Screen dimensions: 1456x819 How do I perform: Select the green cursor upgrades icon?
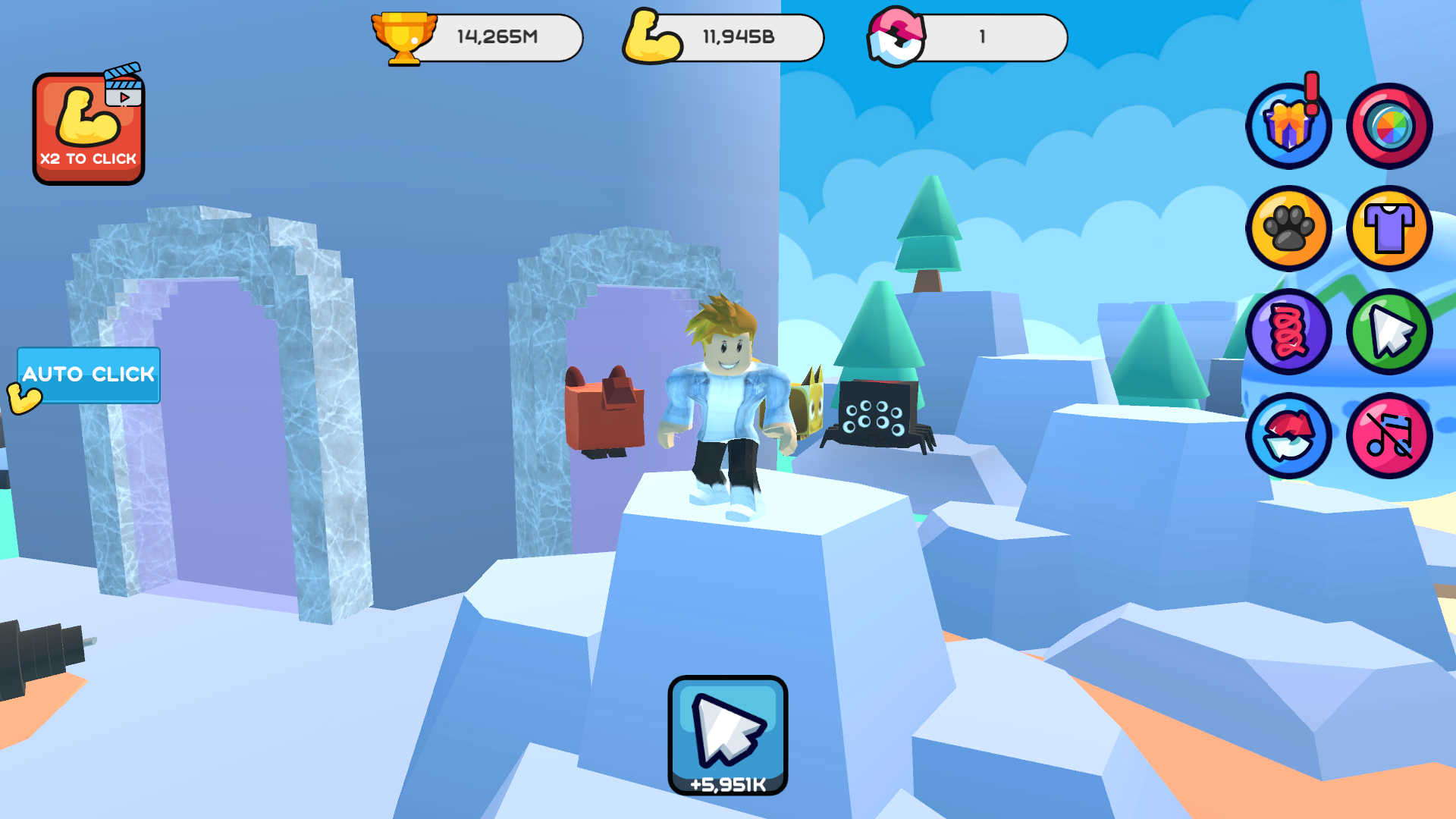pos(1389,331)
